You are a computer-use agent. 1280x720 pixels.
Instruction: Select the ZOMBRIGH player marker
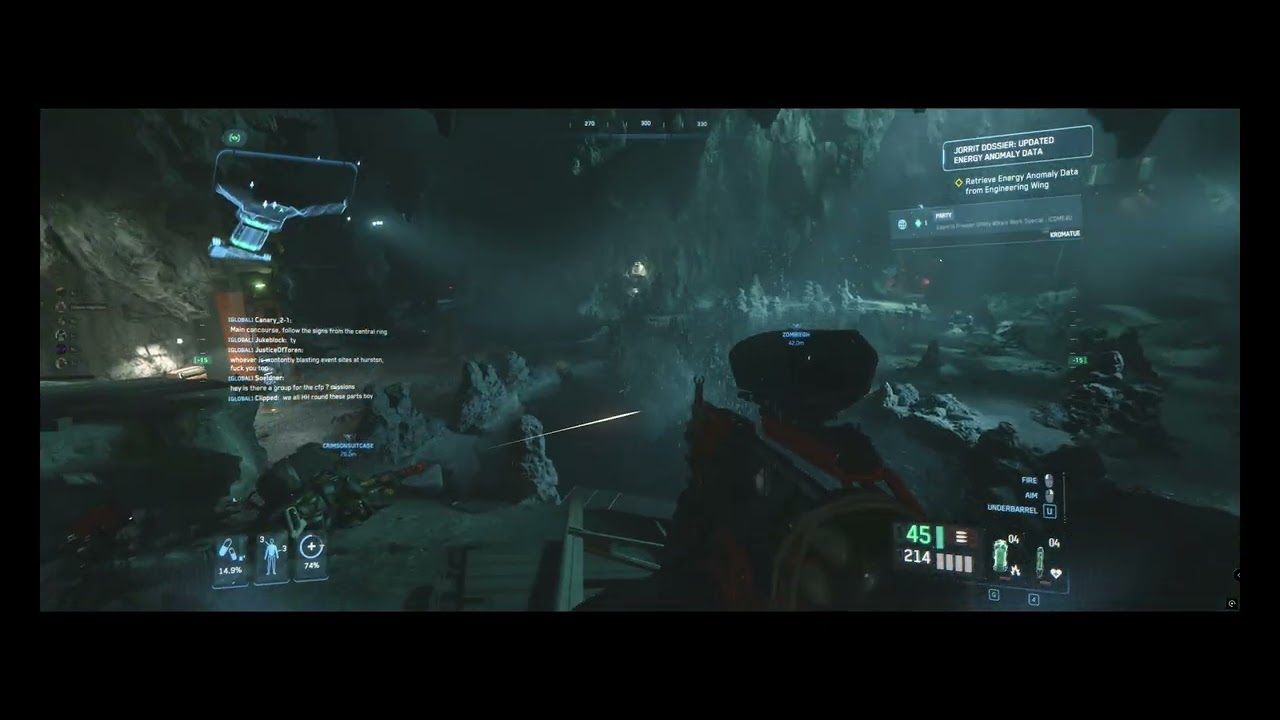796,338
